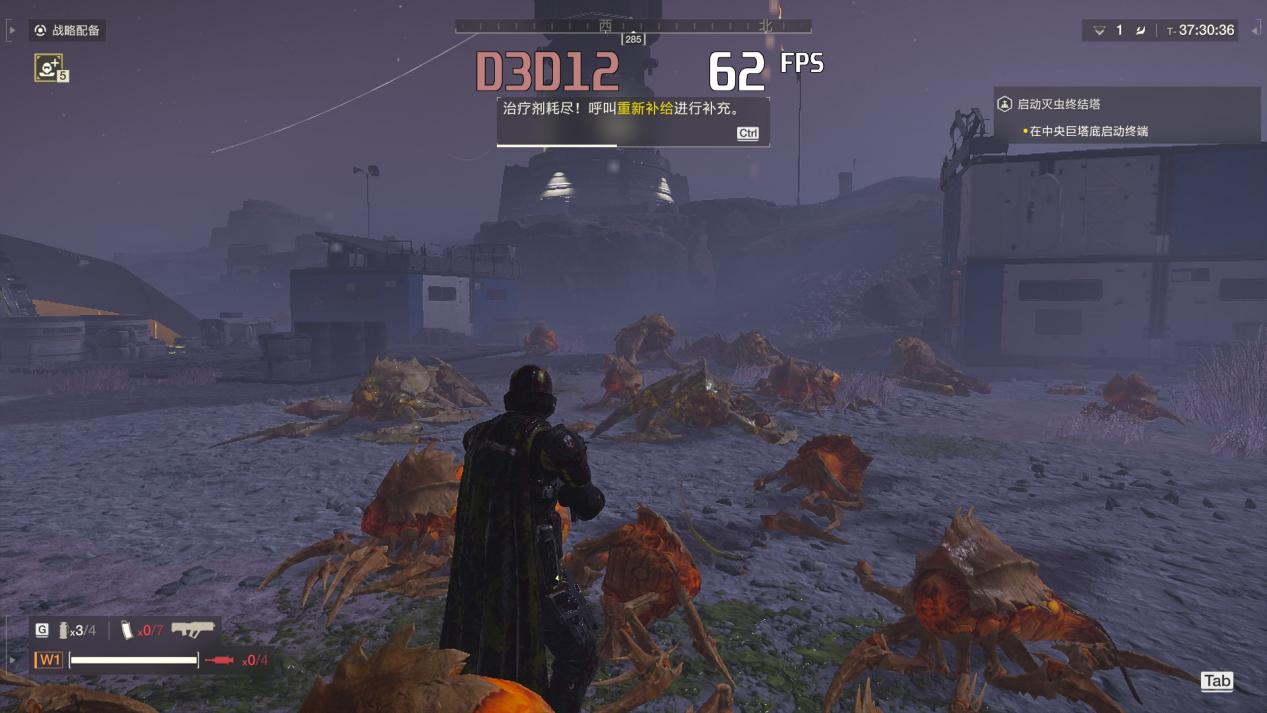The width and height of the screenshot is (1267, 713).
Task: Click the compass bar heading strip
Action: coord(632,26)
